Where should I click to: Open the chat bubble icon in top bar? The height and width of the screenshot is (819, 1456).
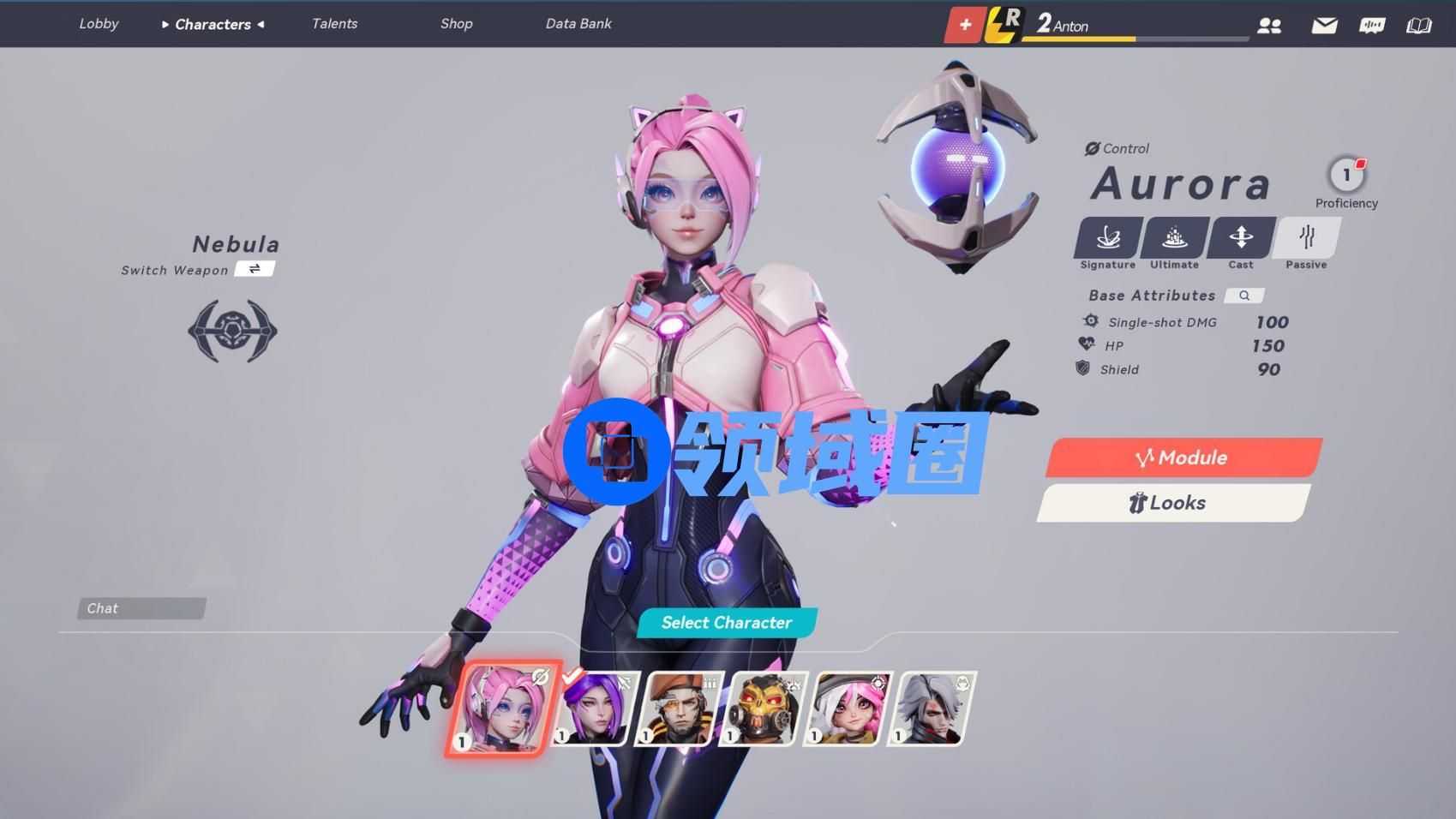click(1371, 26)
